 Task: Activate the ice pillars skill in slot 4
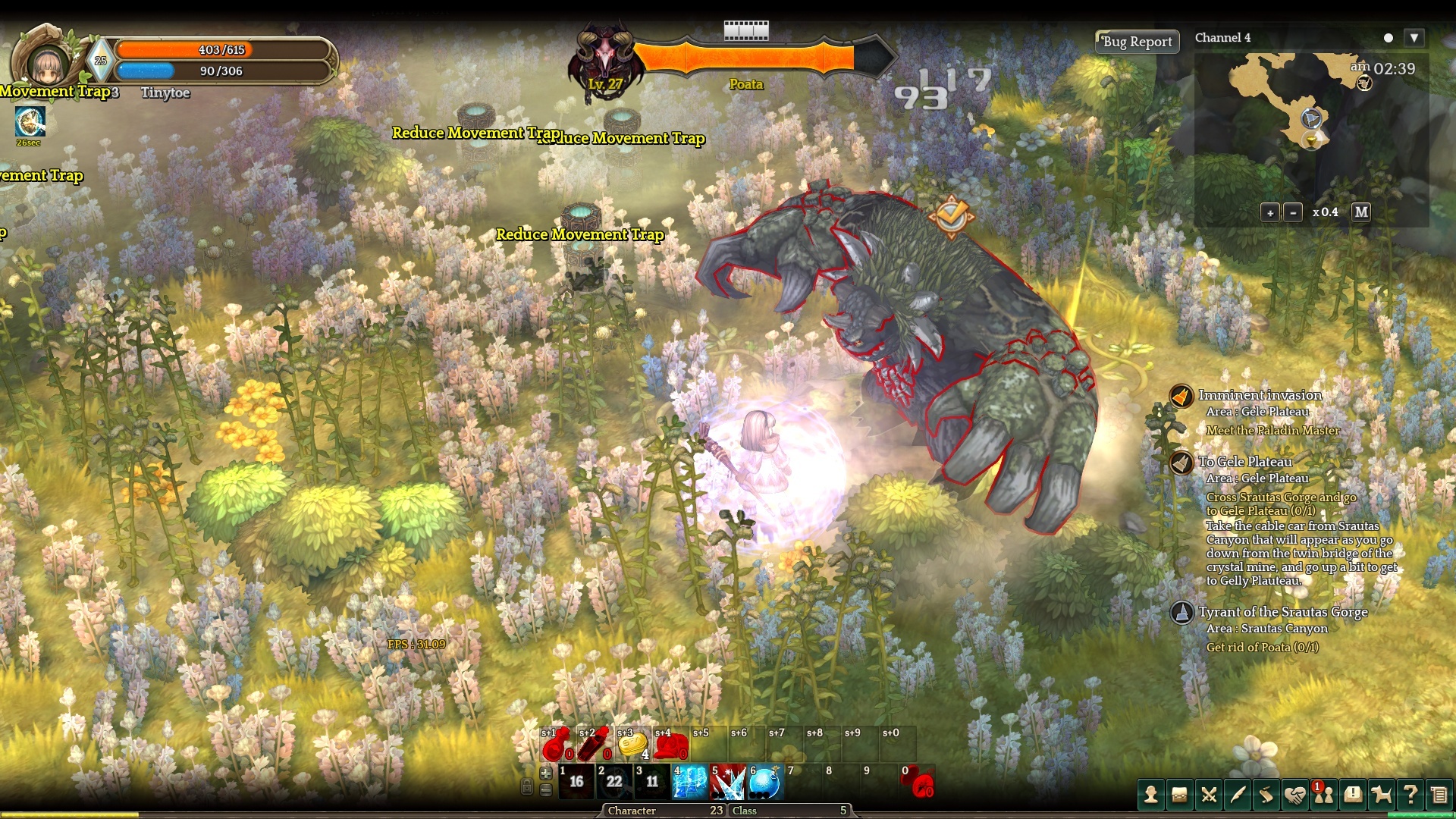tap(690, 783)
